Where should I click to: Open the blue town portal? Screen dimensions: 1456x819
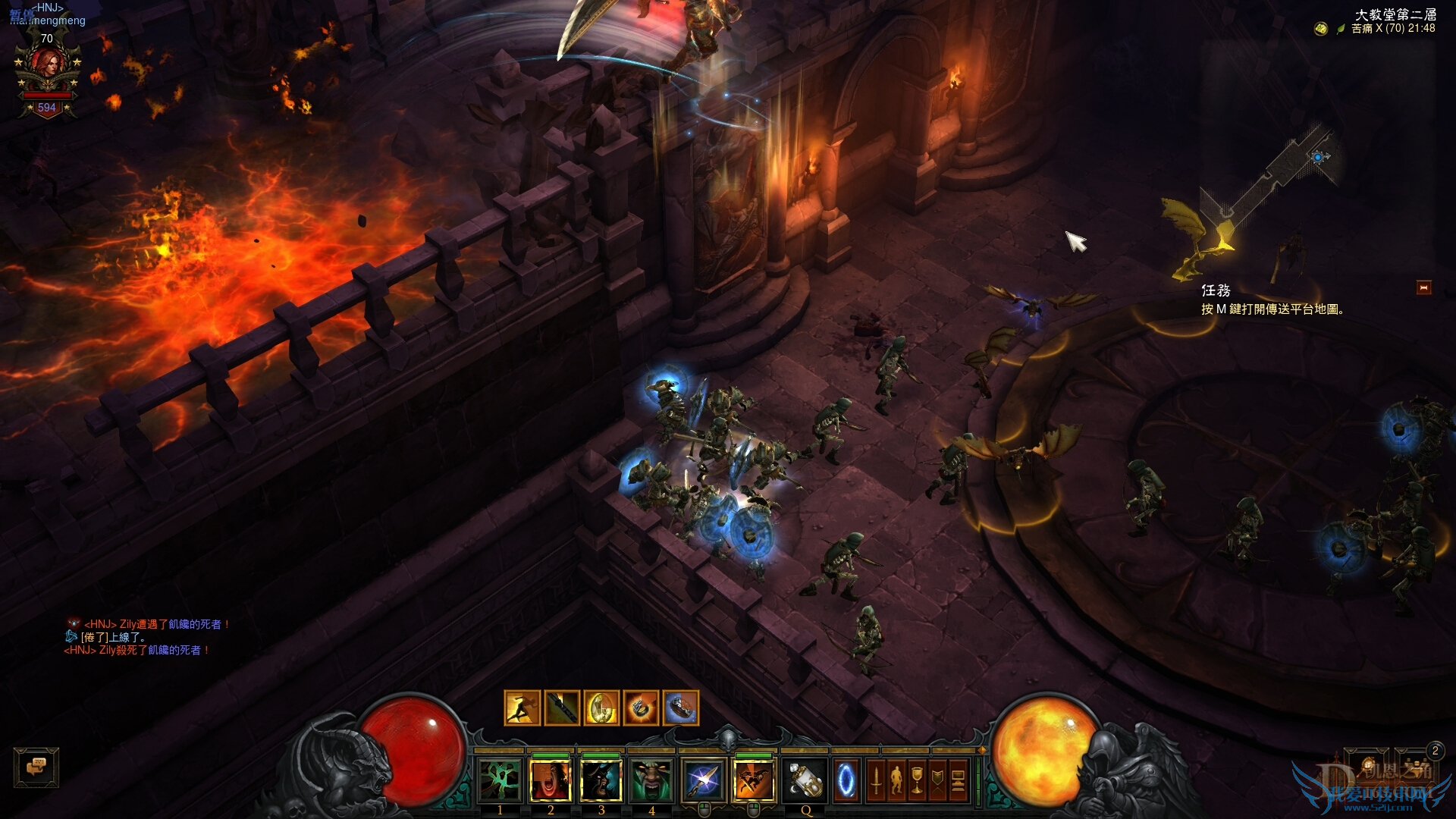click(846, 781)
